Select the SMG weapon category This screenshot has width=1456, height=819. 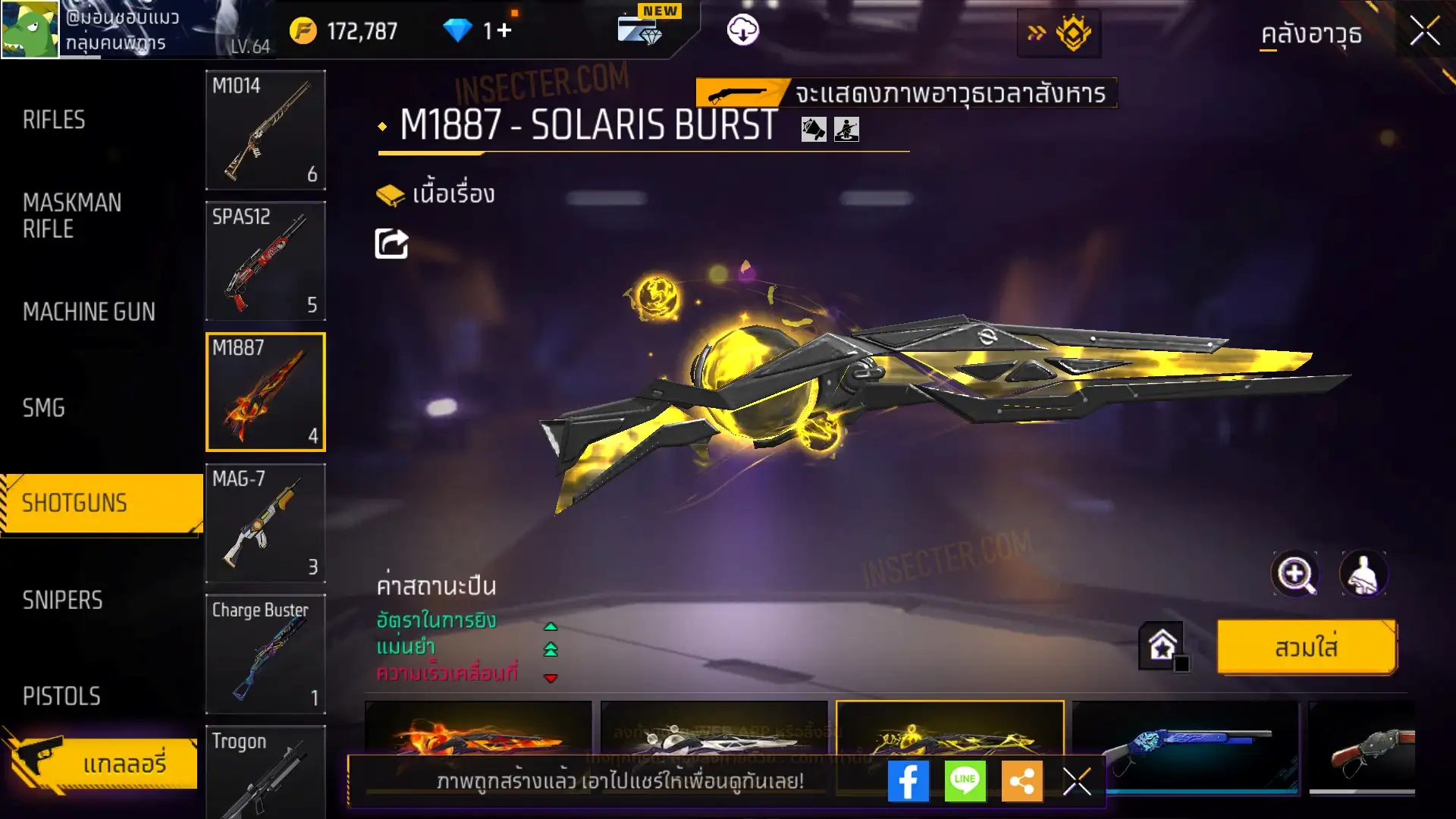point(44,408)
